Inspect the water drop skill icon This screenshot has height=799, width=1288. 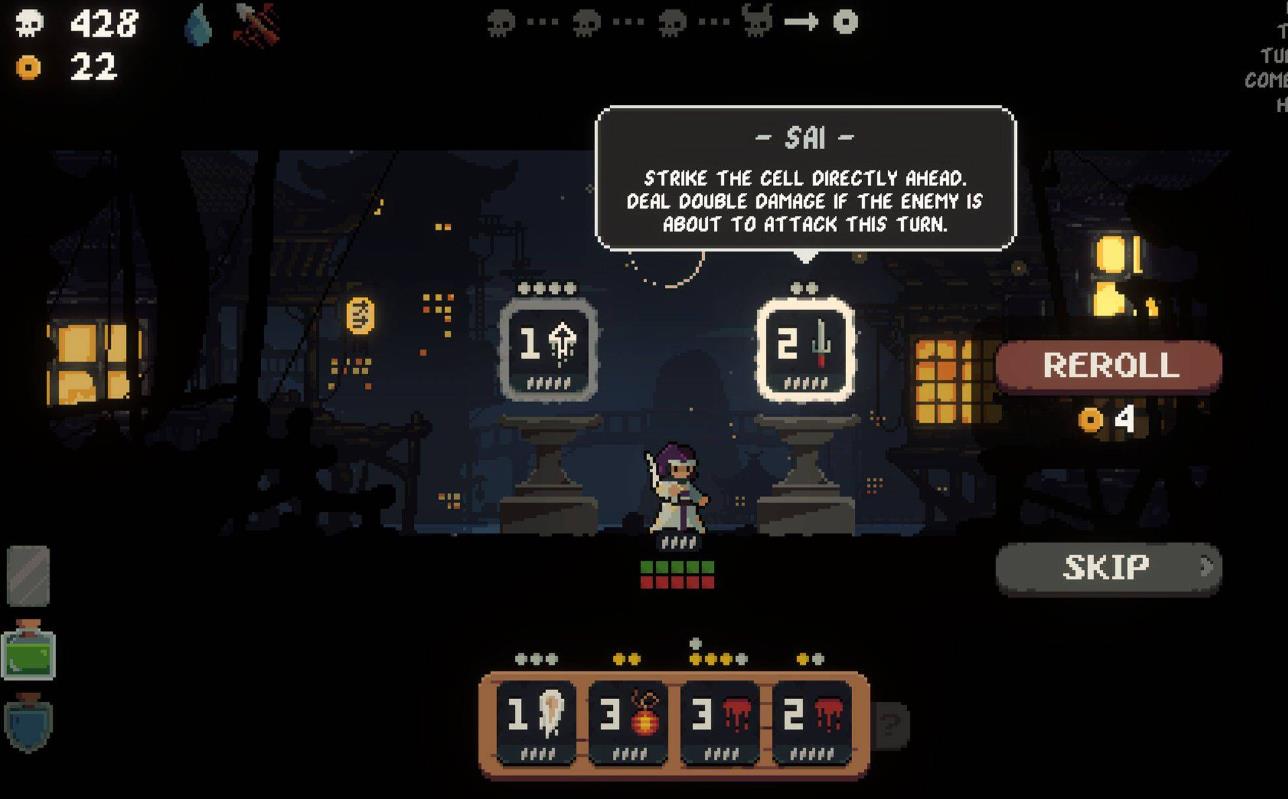[x=198, y=25]
